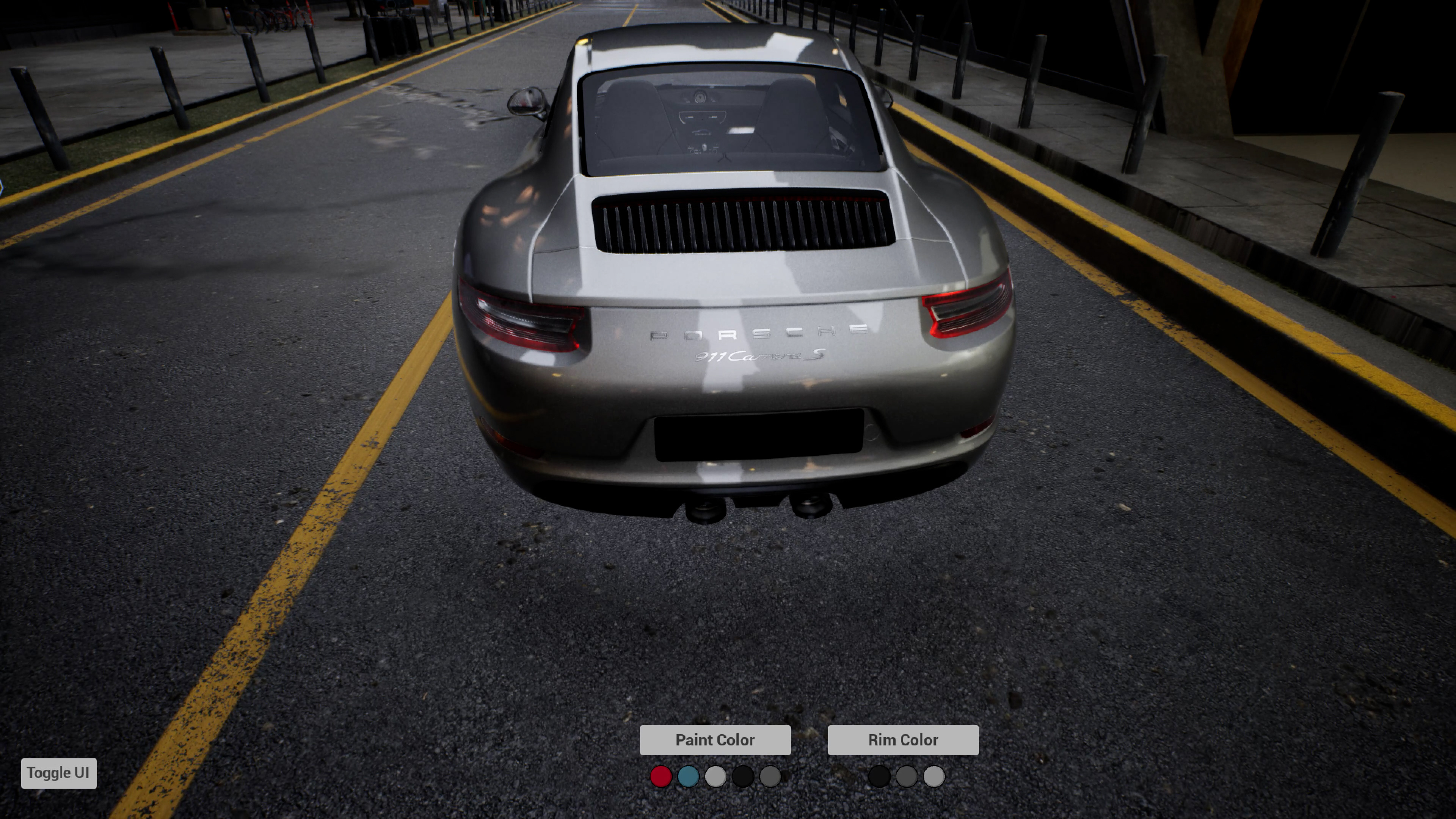Open the Paint Color options

click(714, 739)
